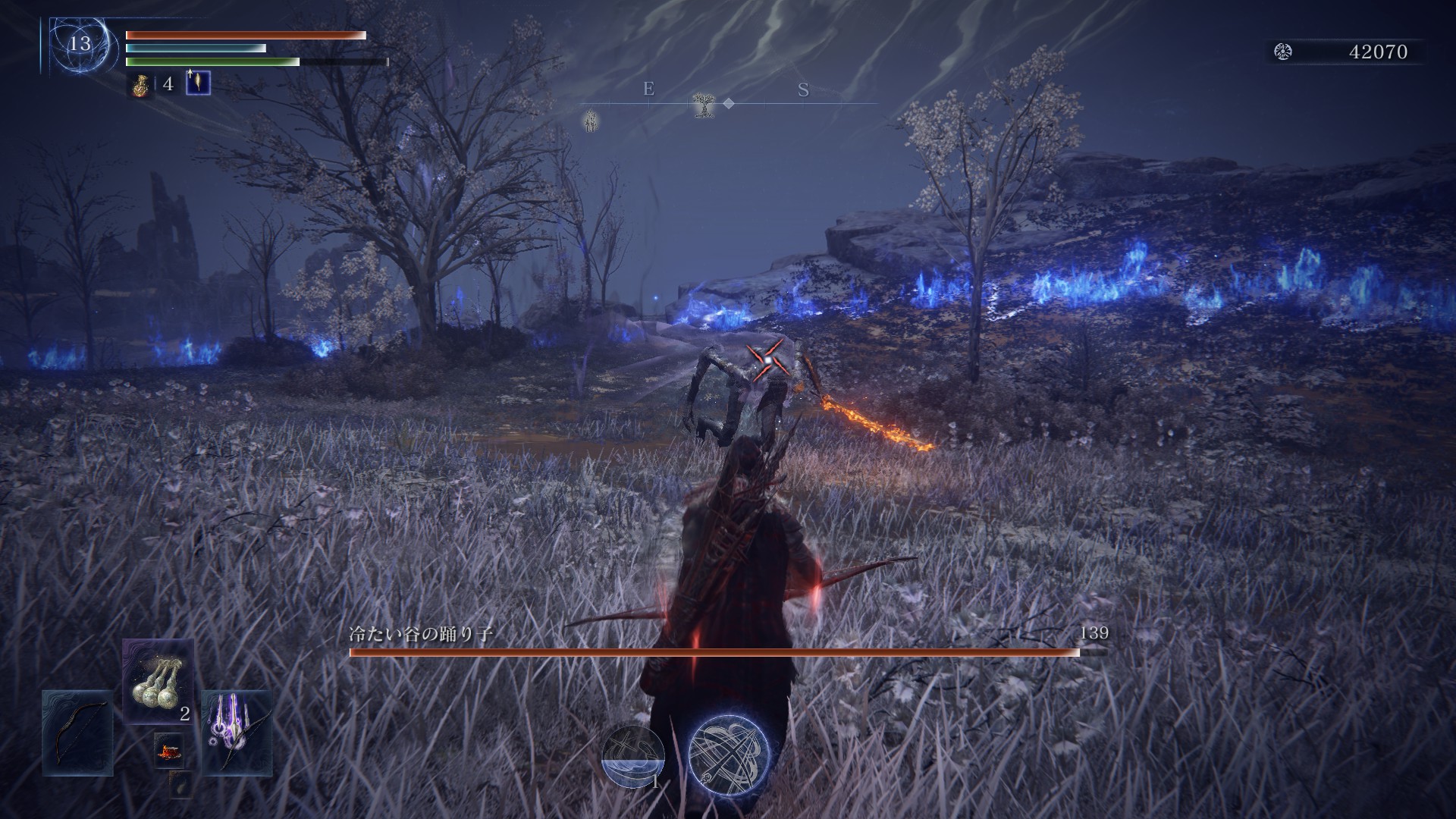This screenshot has width=1456, height=819.
Task: Click the glowing grass marker below the compass
Action: [x=591, y=120]
